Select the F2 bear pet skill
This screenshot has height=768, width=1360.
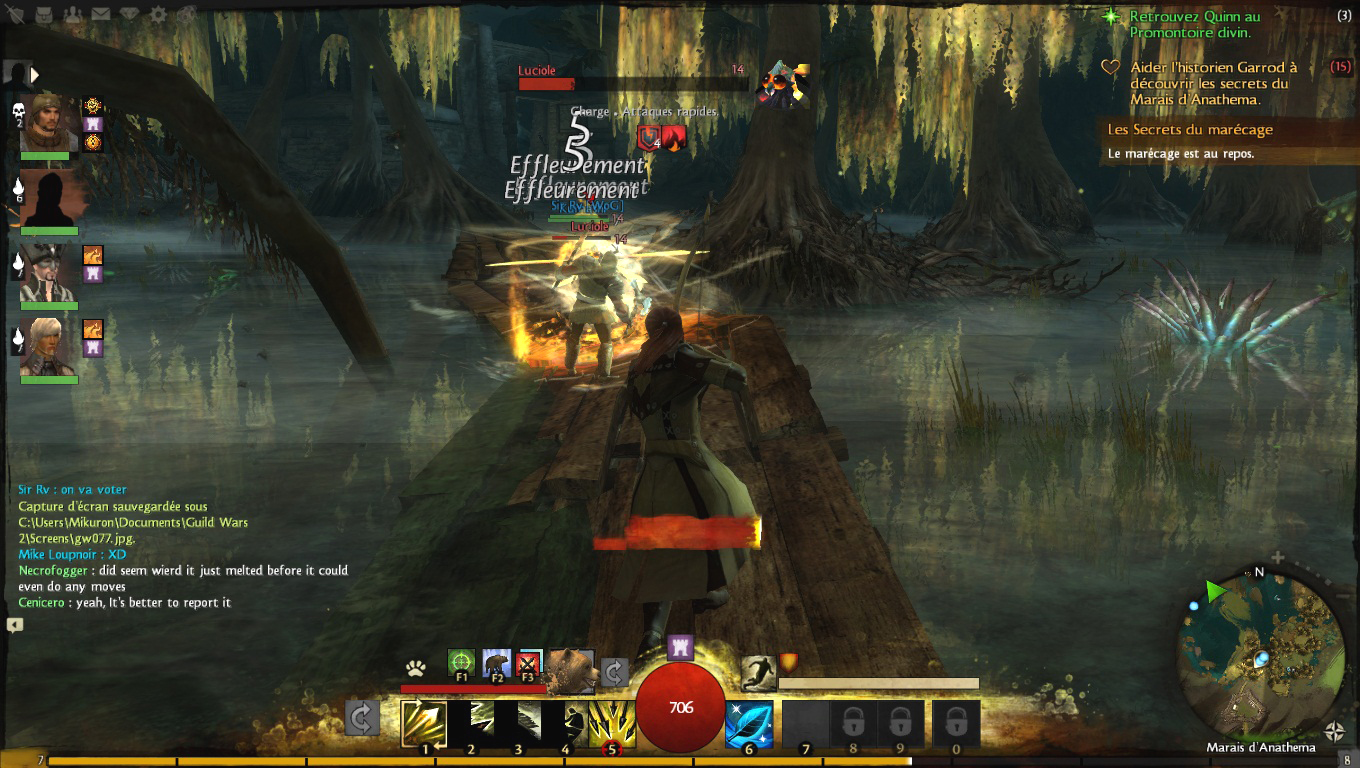(x=496, y=664)
